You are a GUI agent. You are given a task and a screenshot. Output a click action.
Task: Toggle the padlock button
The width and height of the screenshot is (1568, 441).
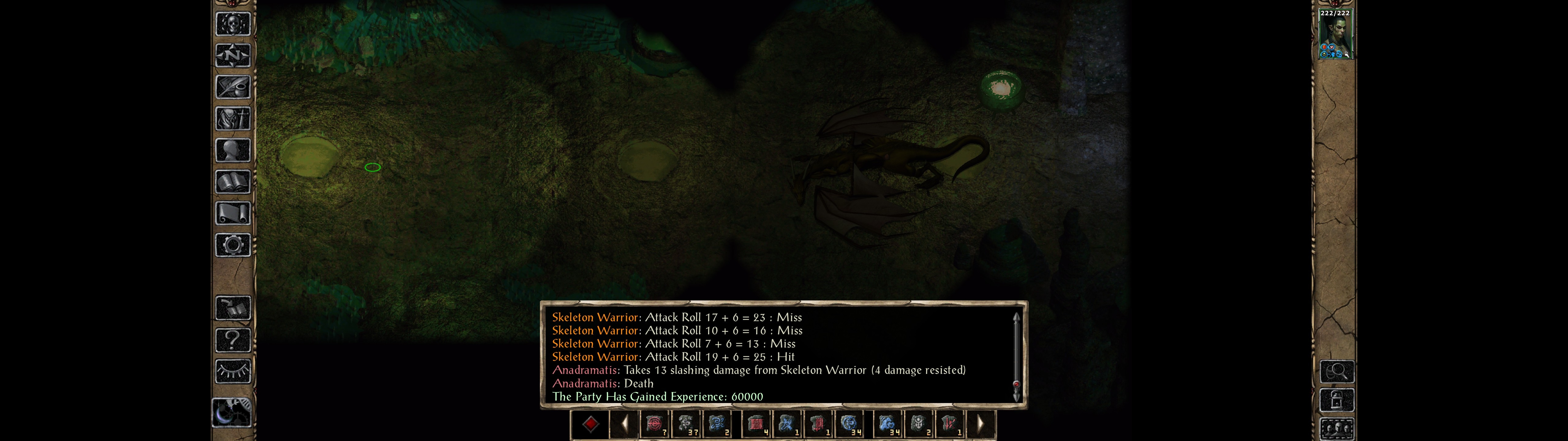click(1337, 400)
